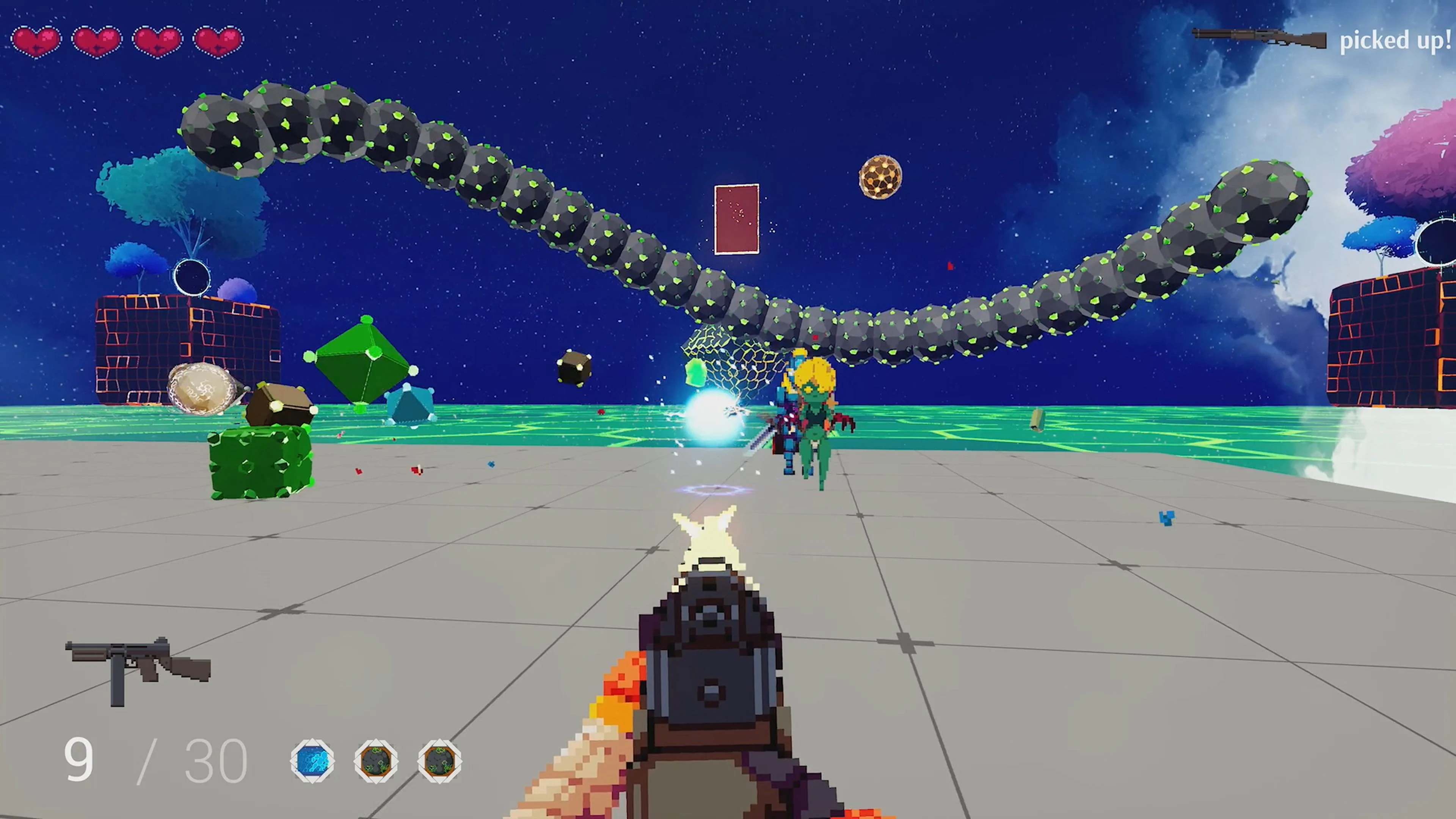Select the first grenade pouch icon
Image resolution: width=1456 pixels, height=819 pixels.
[377, 761]
